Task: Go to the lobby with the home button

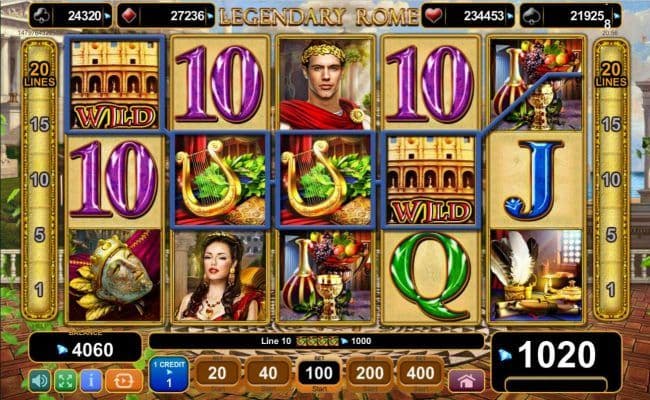Action: [x=465, y=380]
